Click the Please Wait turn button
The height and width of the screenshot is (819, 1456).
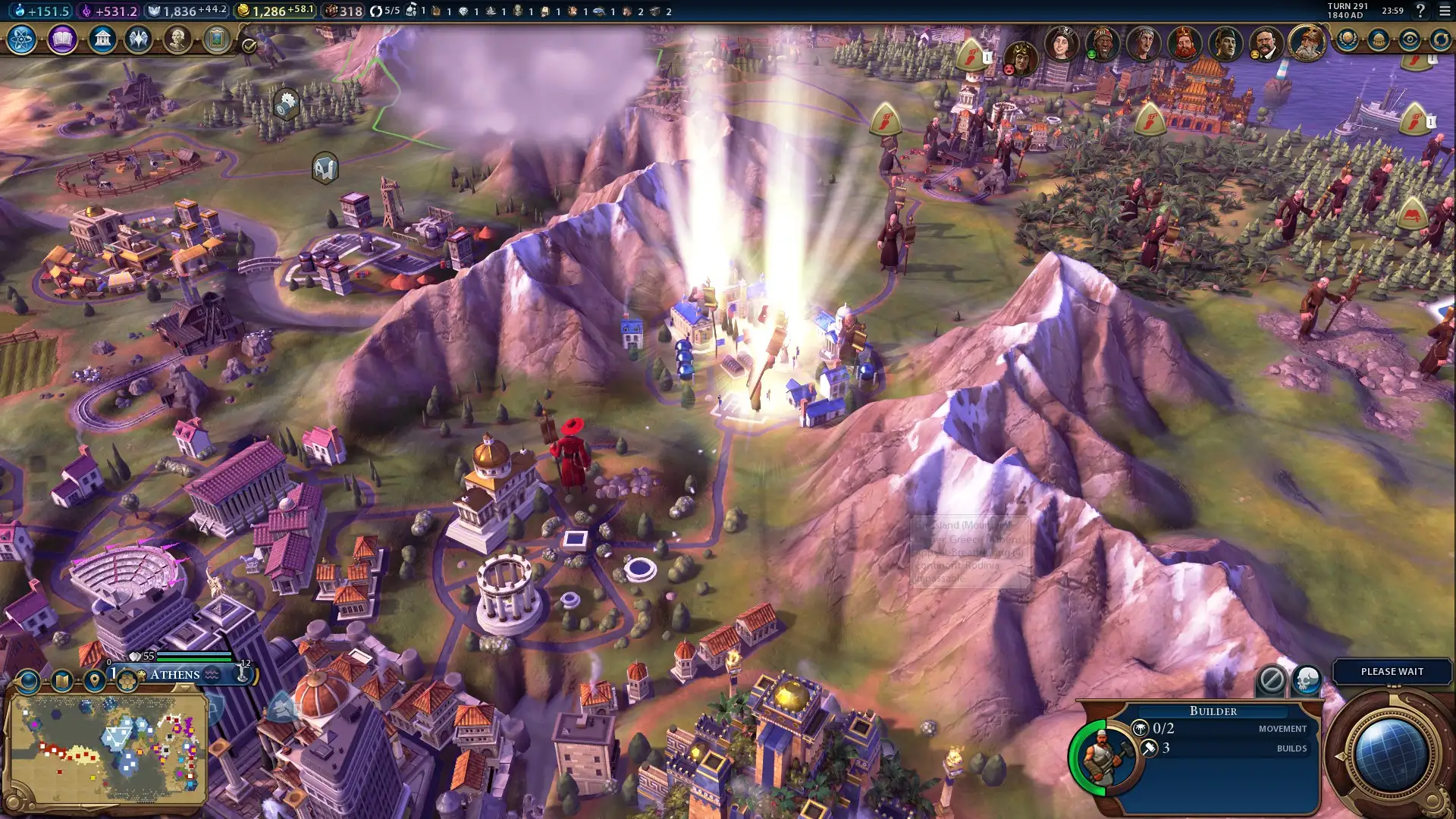1392,671
